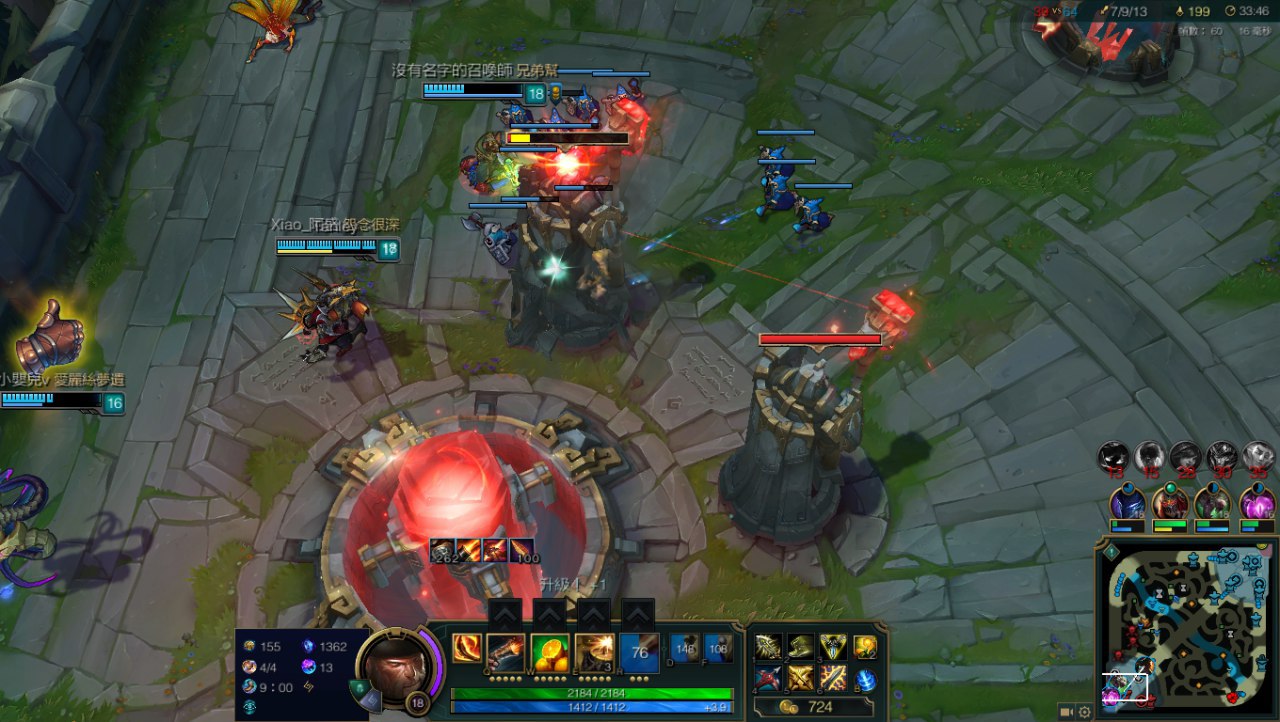Level up Parrrley with the arrow above it
Image resolution: width=1280 pixels, height=722 pixels.
(506, 614)
